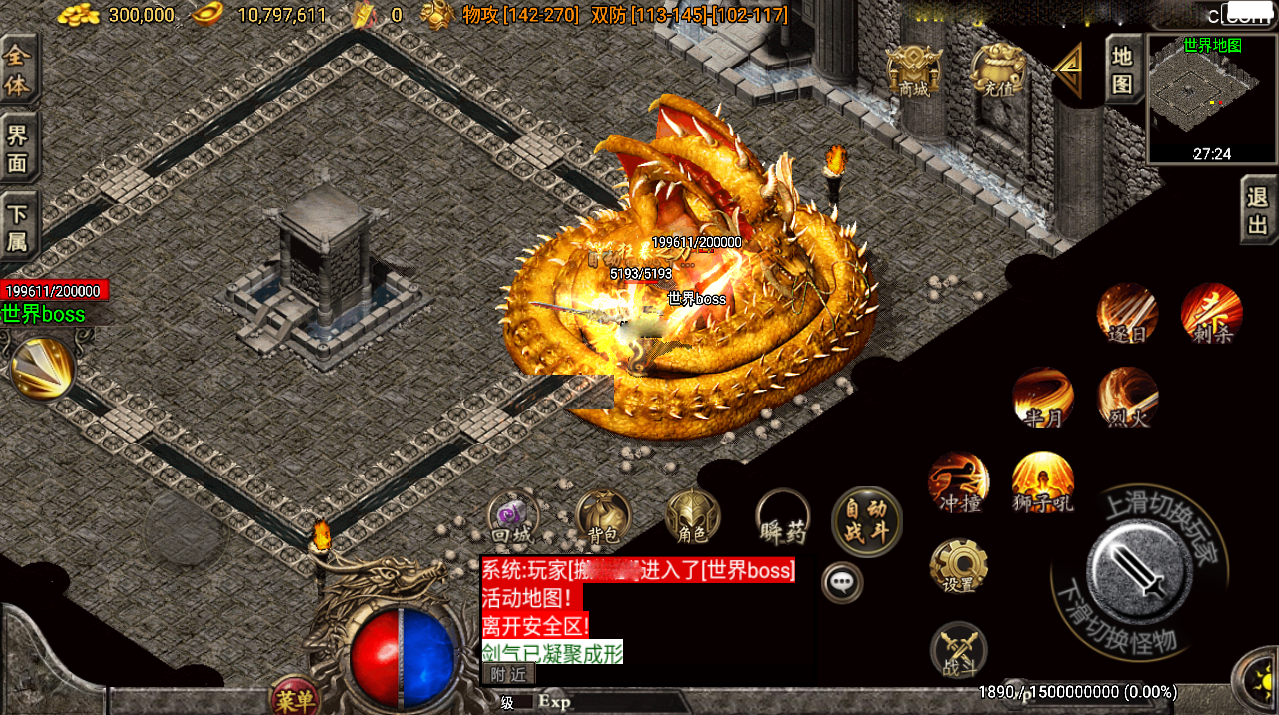Open the 地图 map button
Screen dimensions: 1279x715
pos(1123,69)
